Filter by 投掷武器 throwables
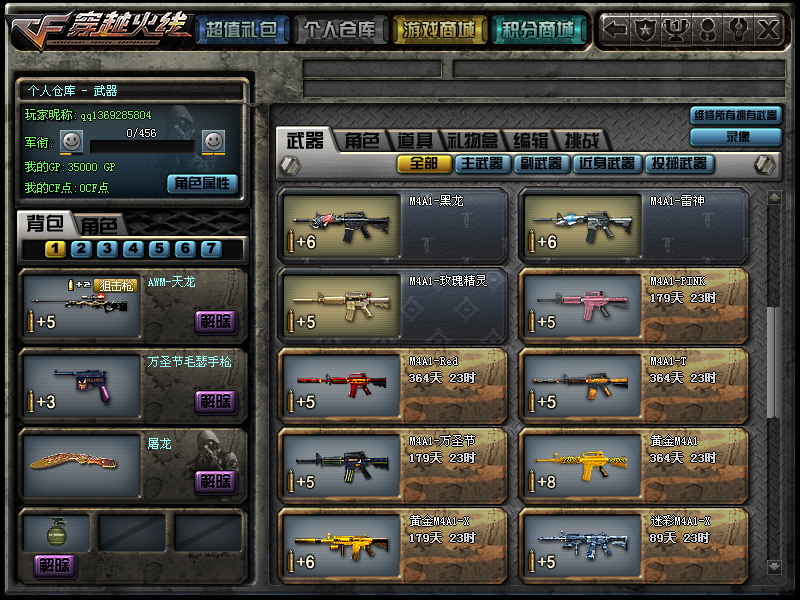The image size is (800, 600). [x=679, y=163]
